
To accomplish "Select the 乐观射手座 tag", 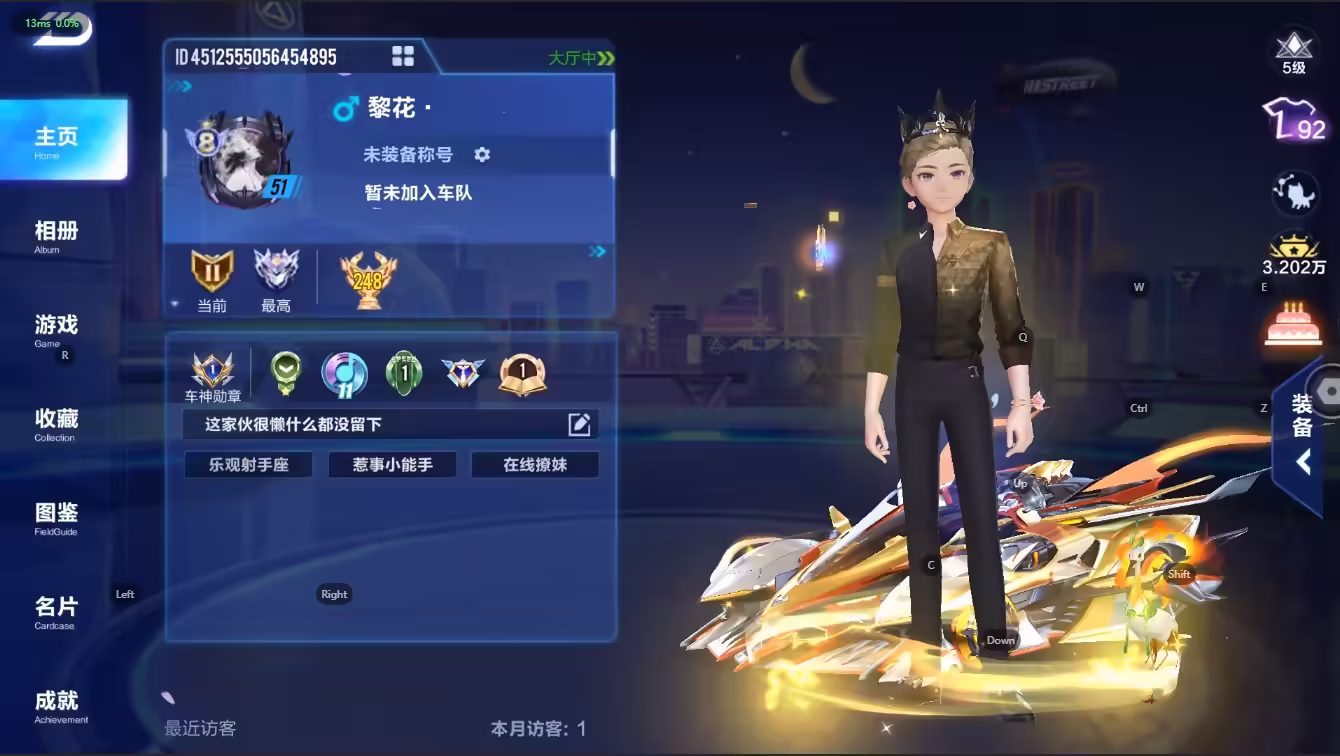I will click(x=248, y=465).
